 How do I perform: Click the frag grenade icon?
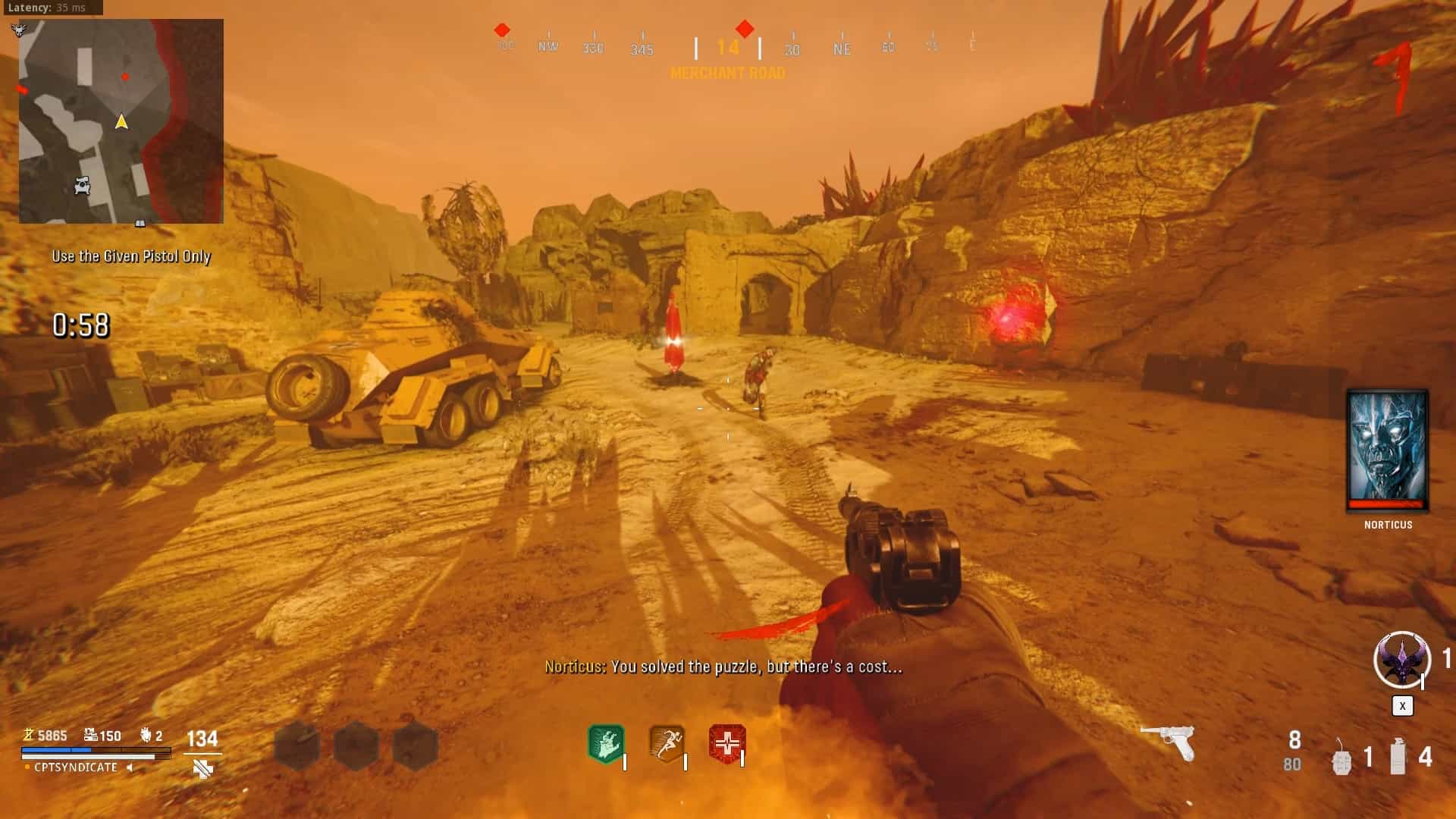tap(1341, 758)
